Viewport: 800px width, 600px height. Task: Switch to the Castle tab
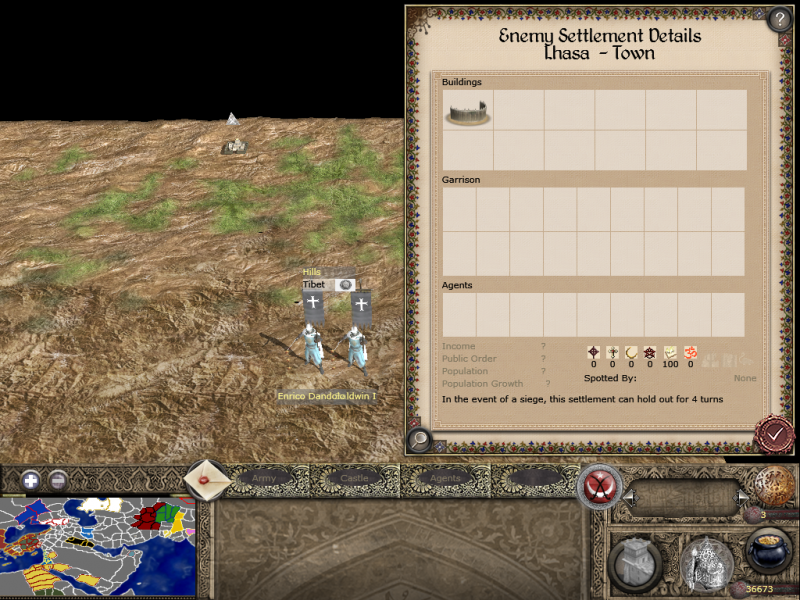tap(355, 479)
